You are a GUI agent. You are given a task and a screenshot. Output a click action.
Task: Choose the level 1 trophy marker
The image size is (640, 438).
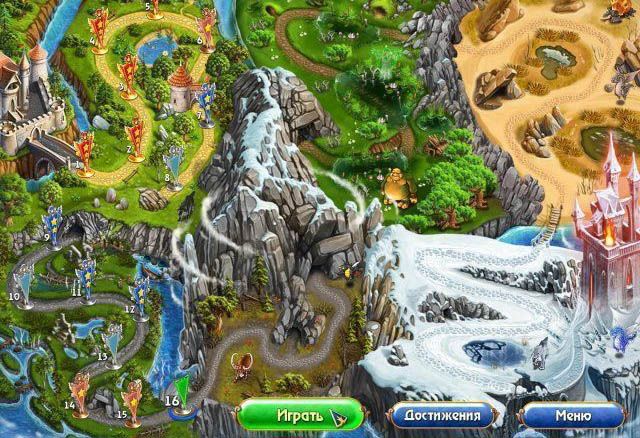coord(85,150)
